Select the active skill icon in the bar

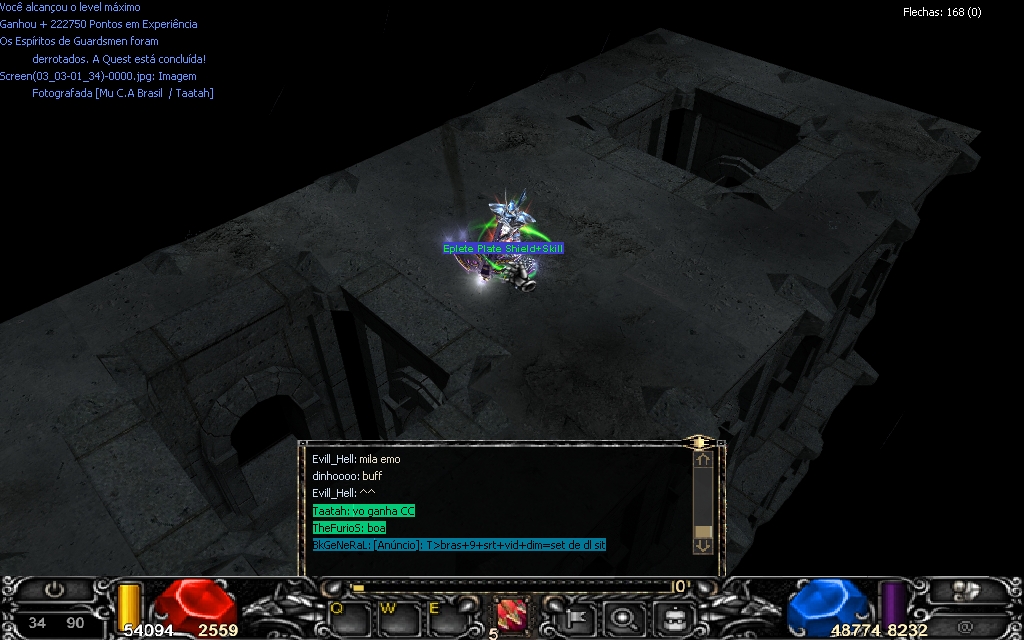coord(511,615)
